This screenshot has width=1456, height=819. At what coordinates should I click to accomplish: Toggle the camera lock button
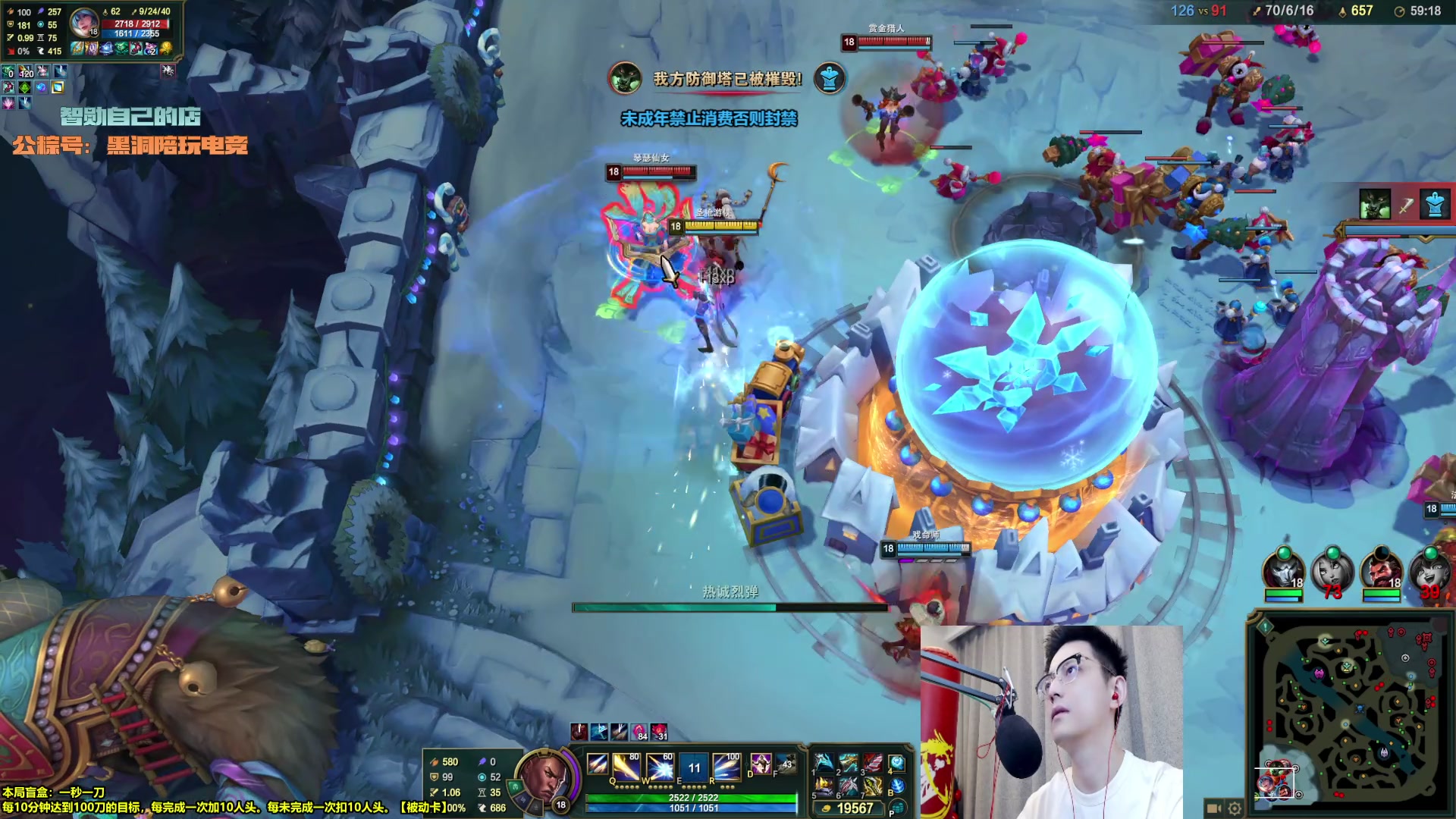coord(1213,808)
